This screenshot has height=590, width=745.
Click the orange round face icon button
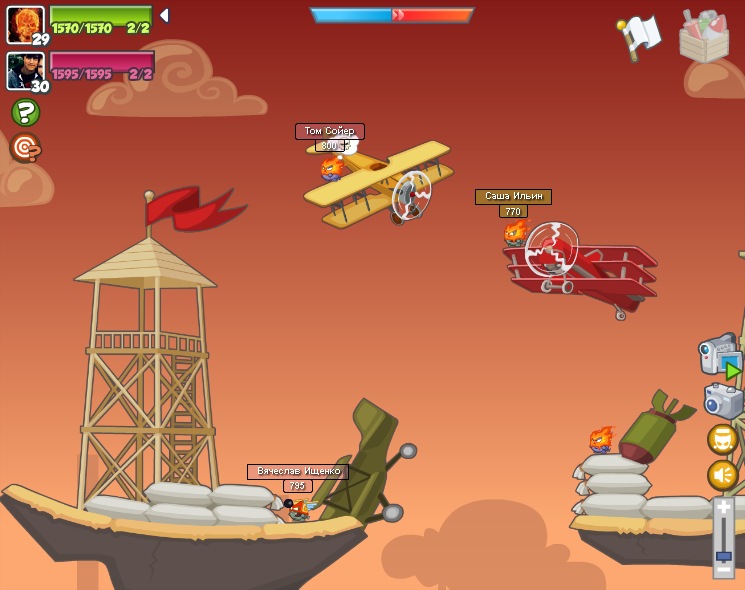click(722, 439)
